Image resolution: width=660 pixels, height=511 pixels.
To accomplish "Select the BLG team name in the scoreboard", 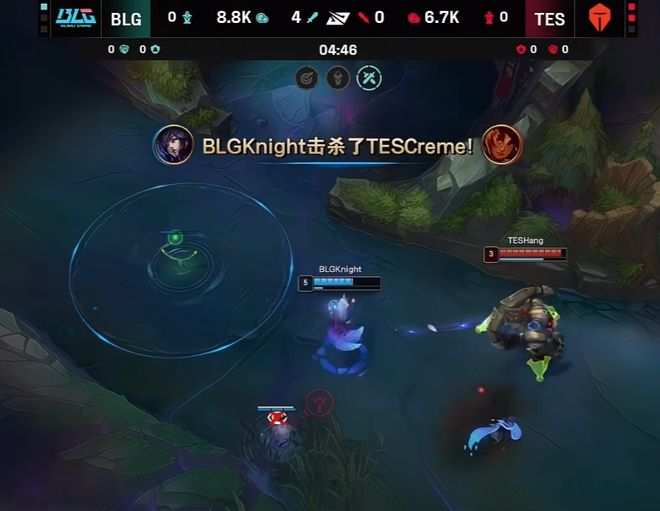I will (x=126, y=18).
